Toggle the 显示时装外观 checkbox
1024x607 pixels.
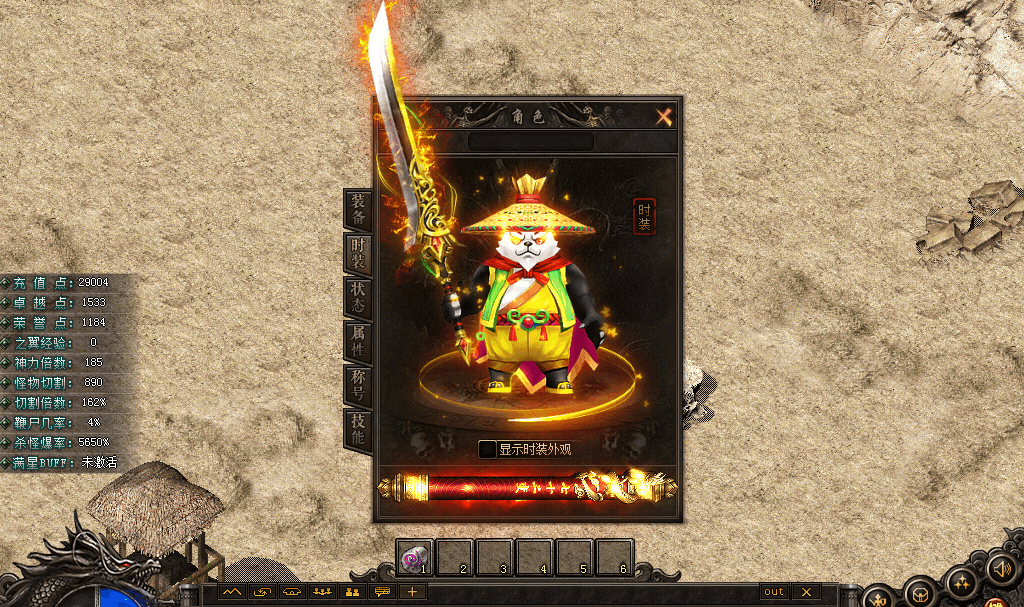click(x=487, y=449)
